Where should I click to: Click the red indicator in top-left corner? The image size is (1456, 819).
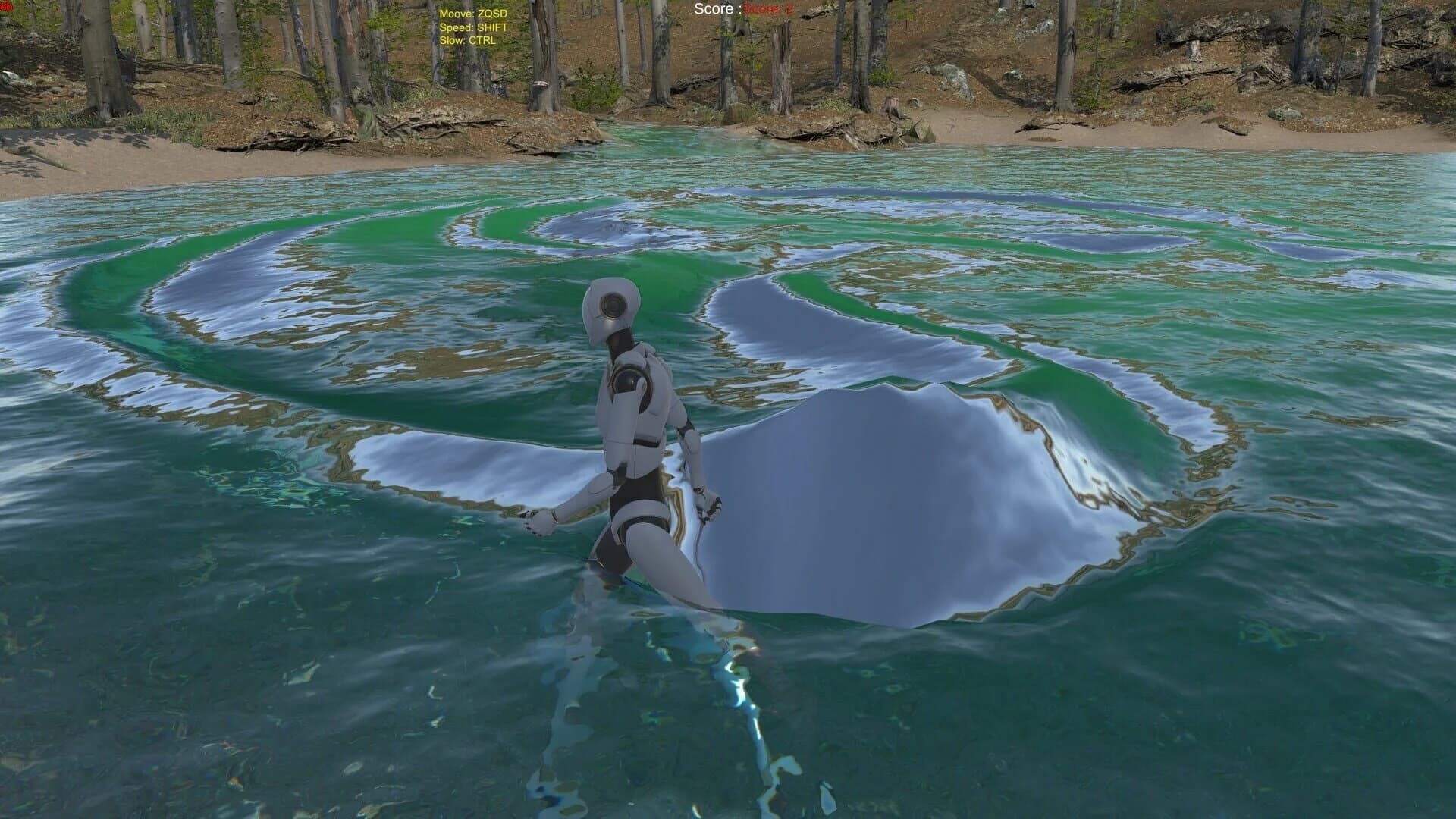pyautogui.click(x=7, y=7)
